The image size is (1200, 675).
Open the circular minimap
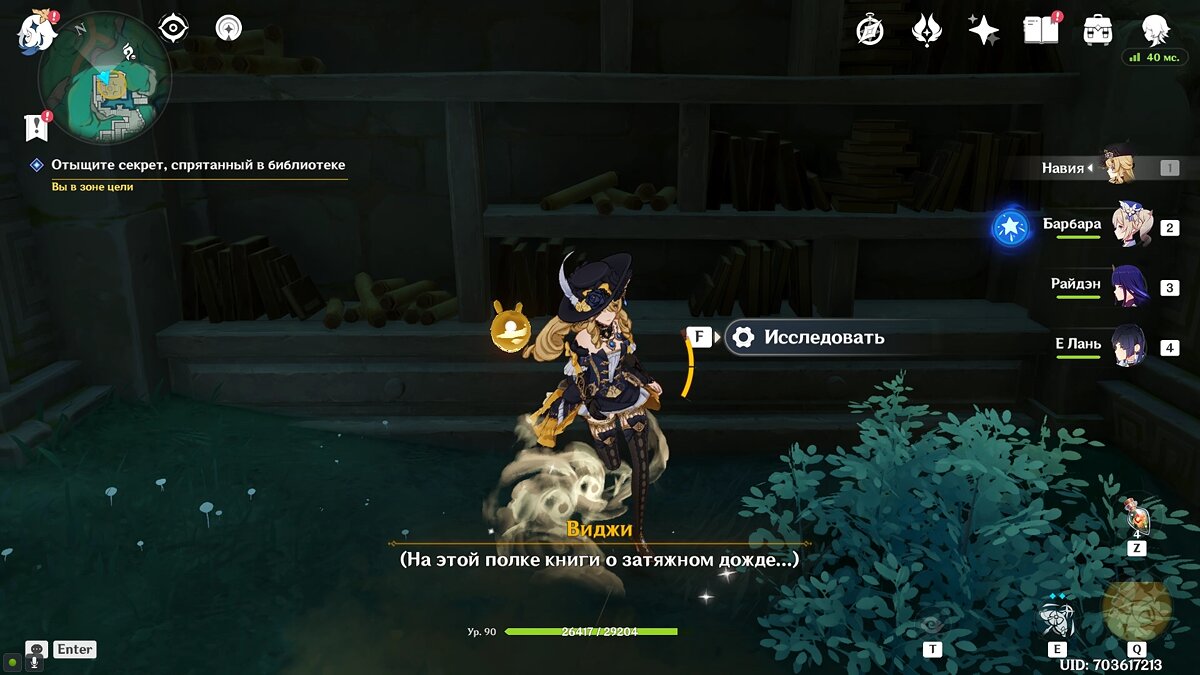tap(105, 80)
